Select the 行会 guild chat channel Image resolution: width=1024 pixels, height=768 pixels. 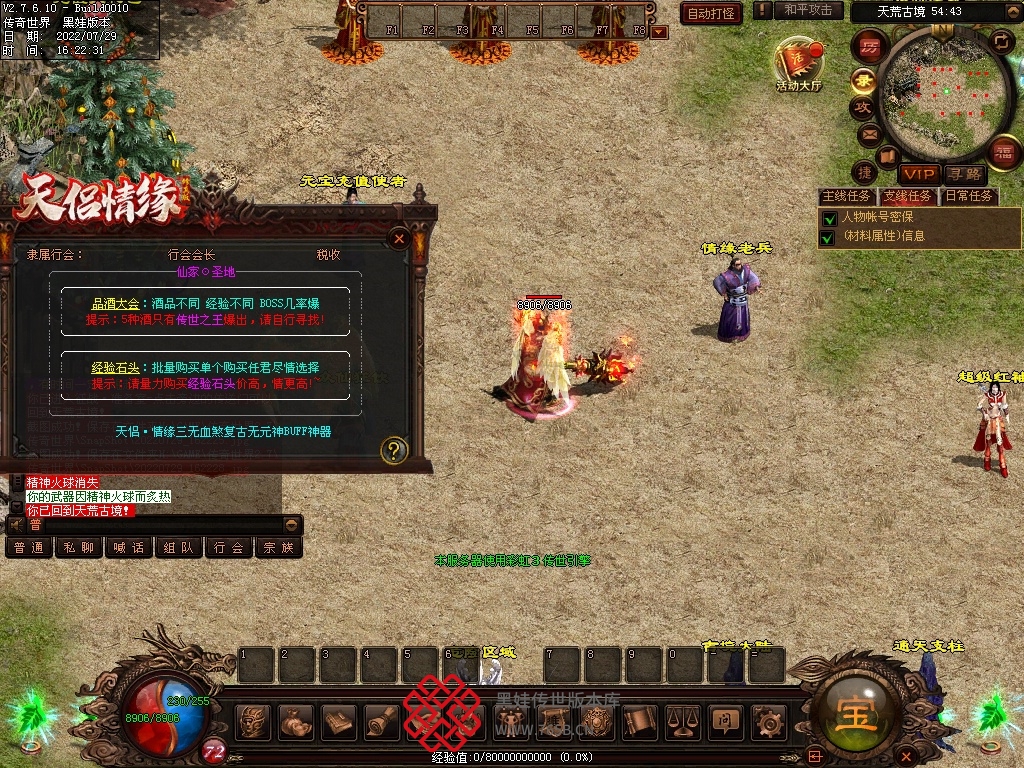(229, 548)
